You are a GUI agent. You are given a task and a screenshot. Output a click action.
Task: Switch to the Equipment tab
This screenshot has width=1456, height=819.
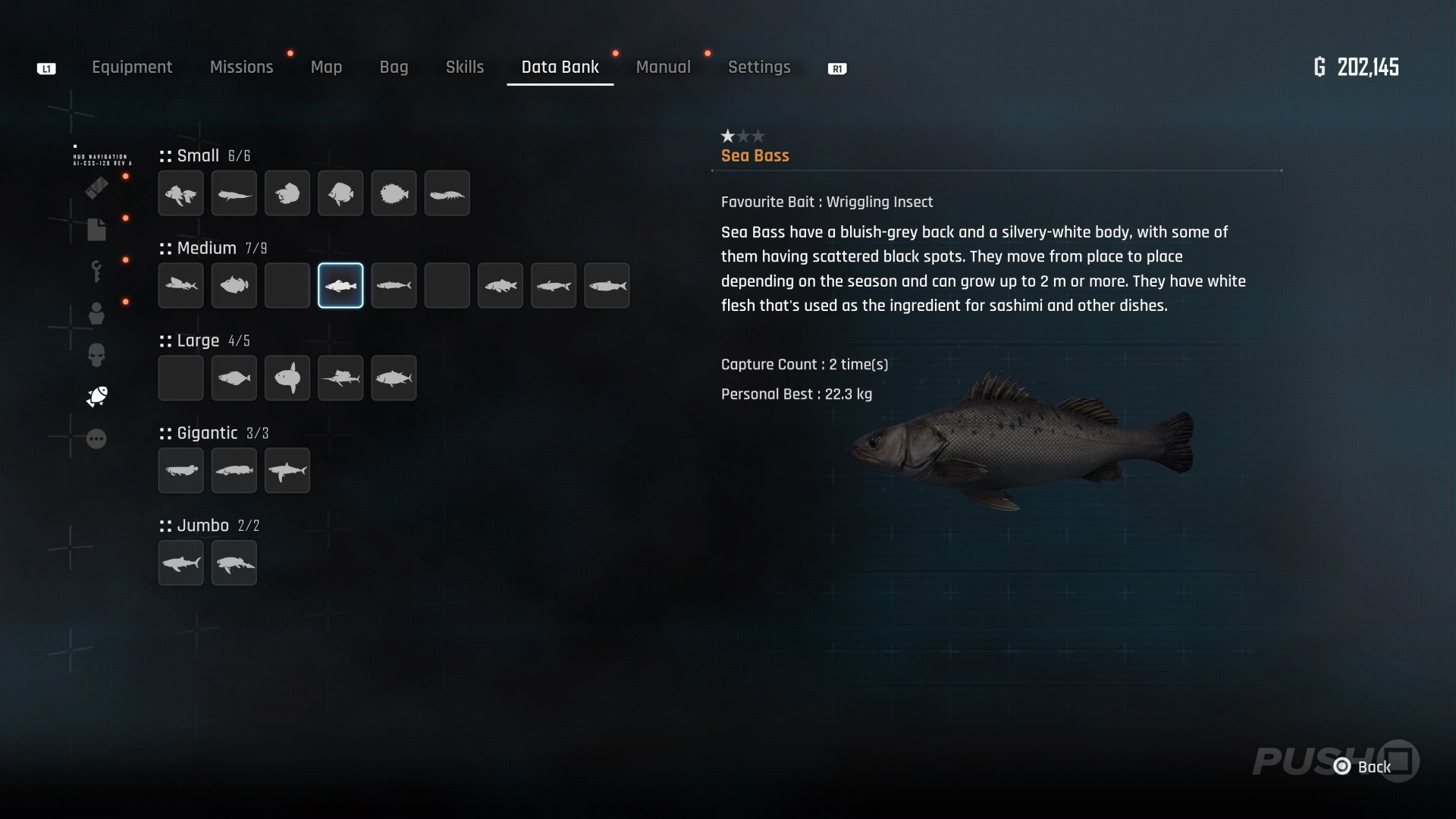[x=132, y=67]
